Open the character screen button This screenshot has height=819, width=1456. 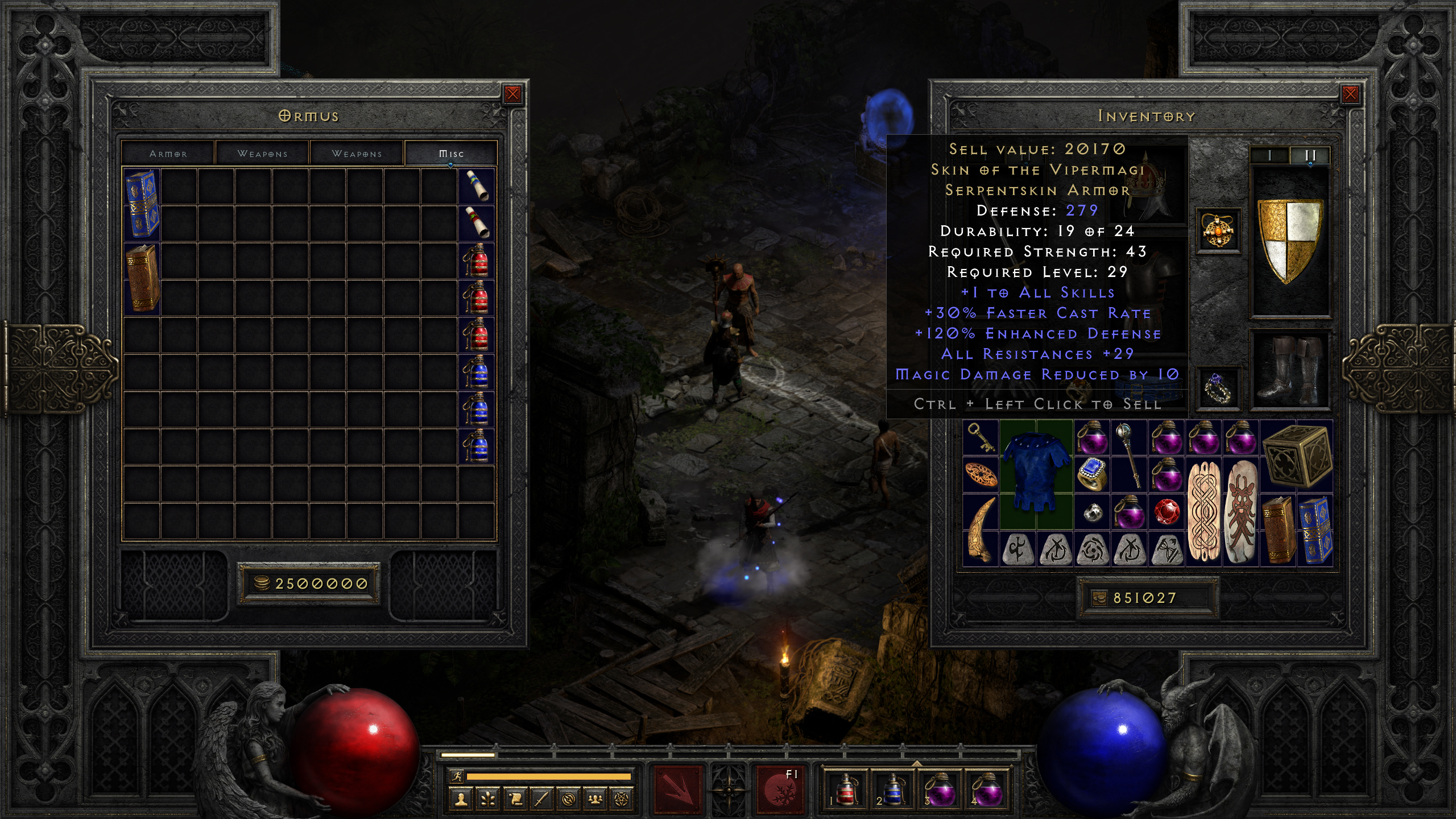[461, 800]
